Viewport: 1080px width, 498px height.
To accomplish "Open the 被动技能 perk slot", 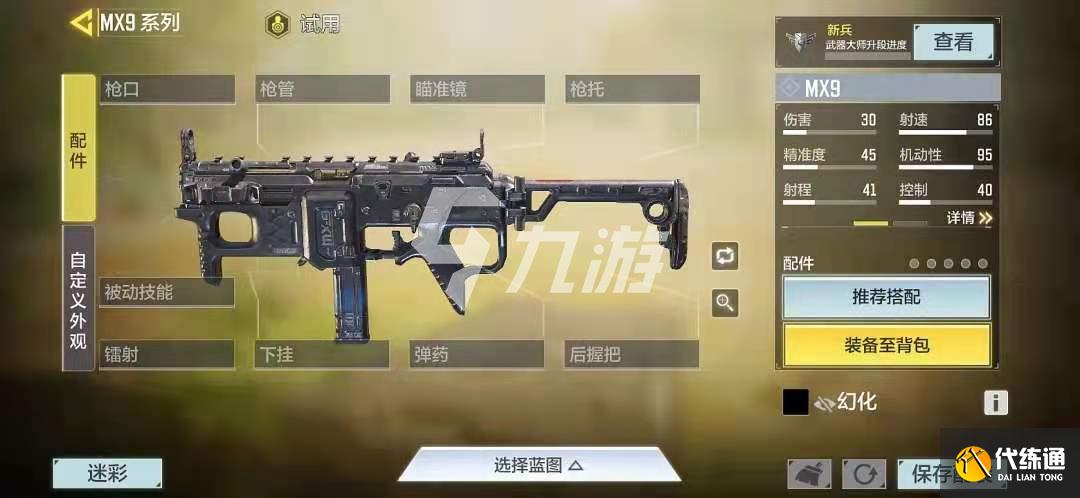I will [167, 292].
